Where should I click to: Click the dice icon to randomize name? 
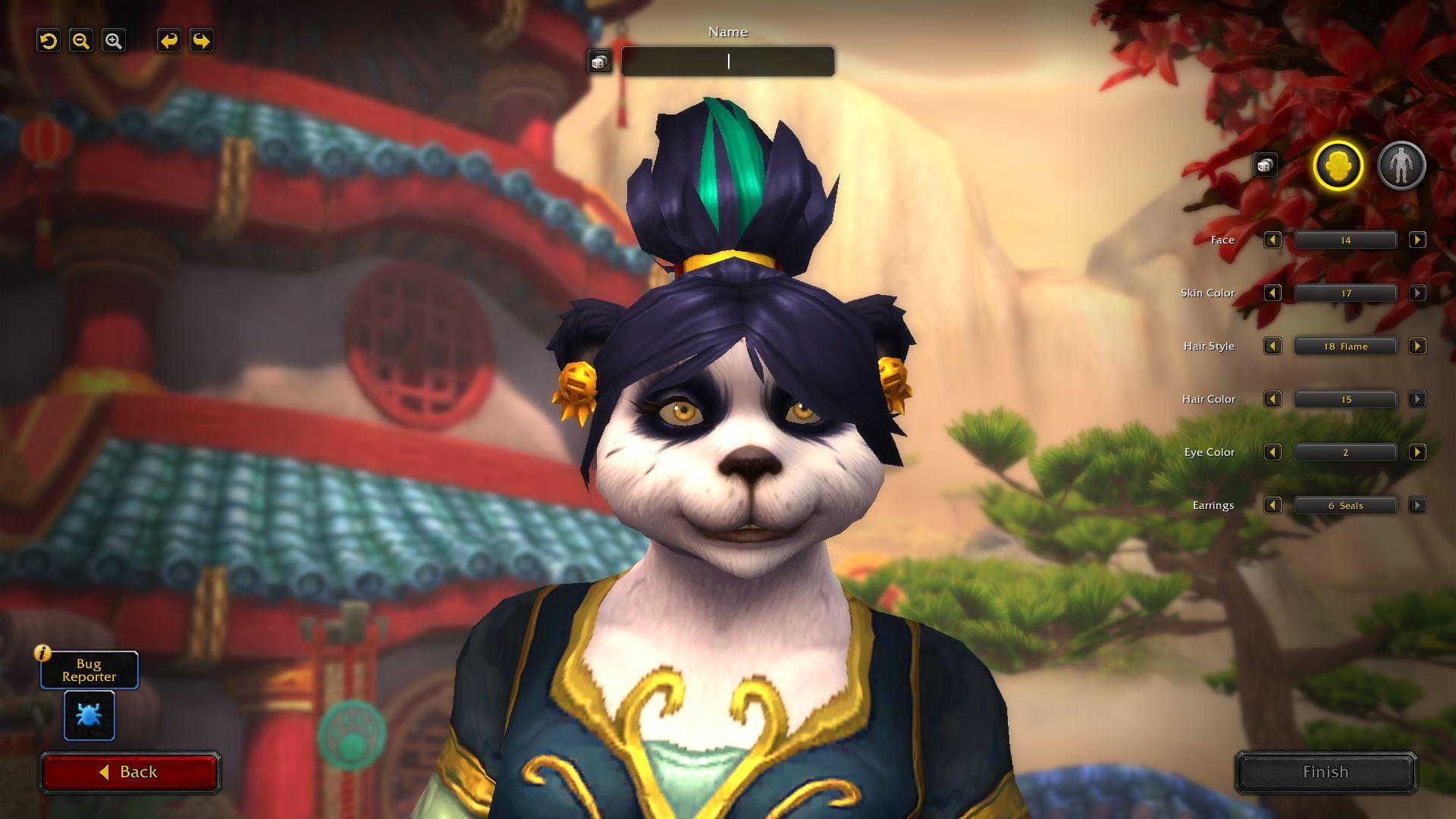point(599,61)
